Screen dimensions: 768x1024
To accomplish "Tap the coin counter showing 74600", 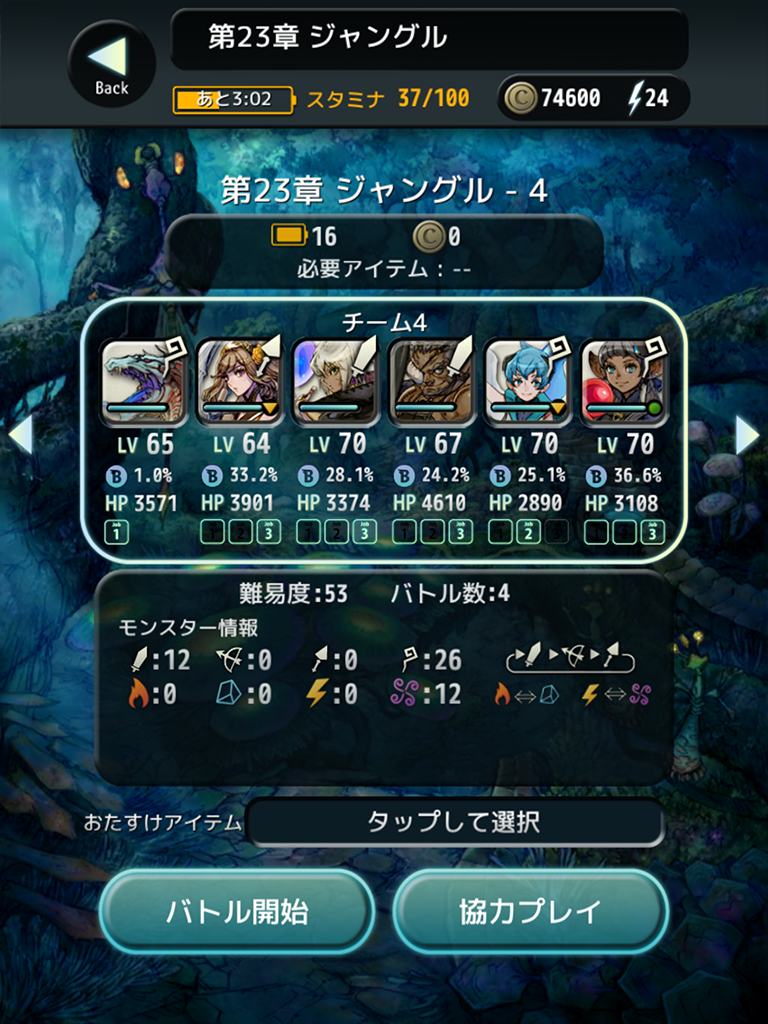I will [553, 98].
